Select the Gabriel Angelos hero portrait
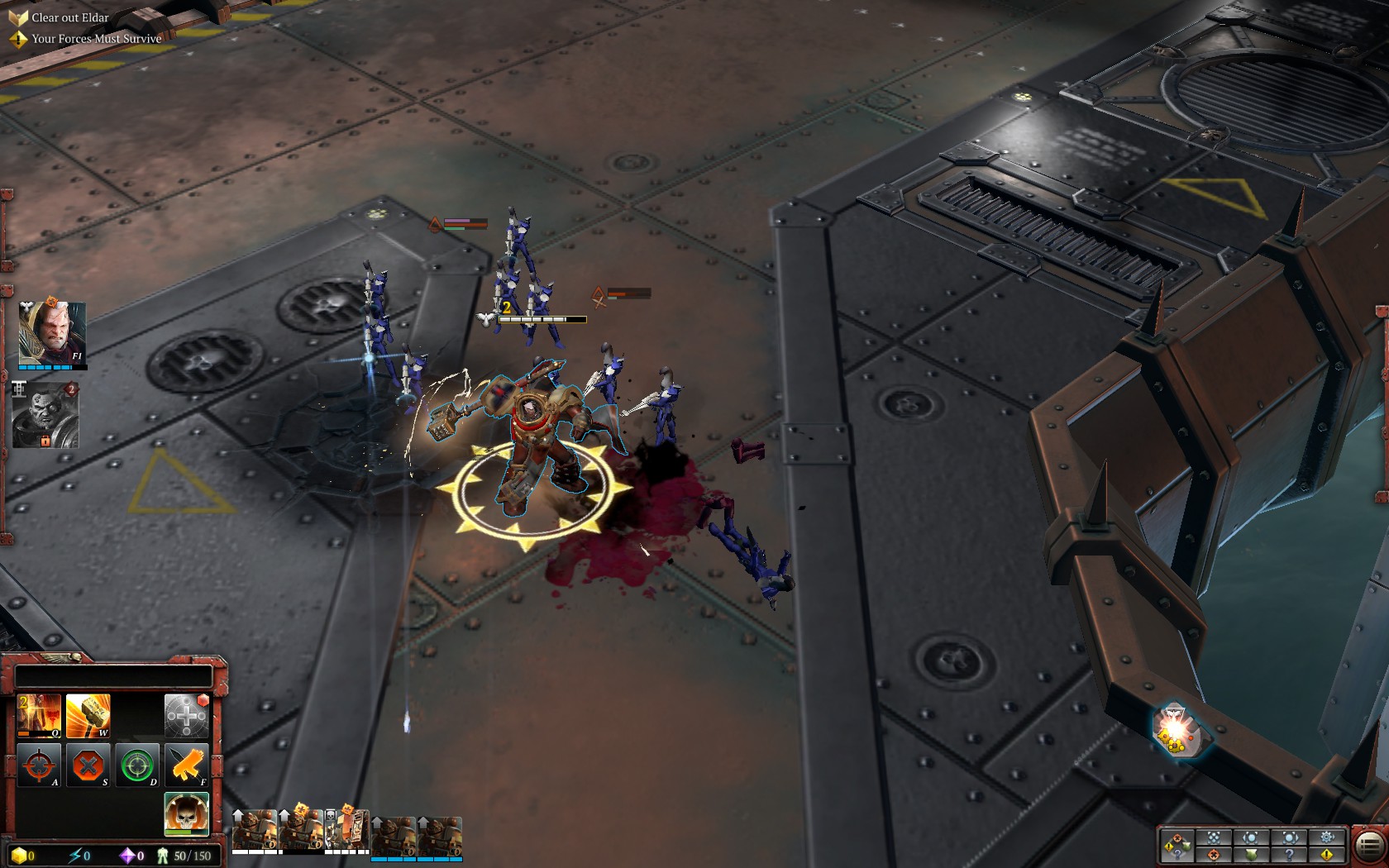The width and height of the screenshot is (1389, 868). (51, 333)
